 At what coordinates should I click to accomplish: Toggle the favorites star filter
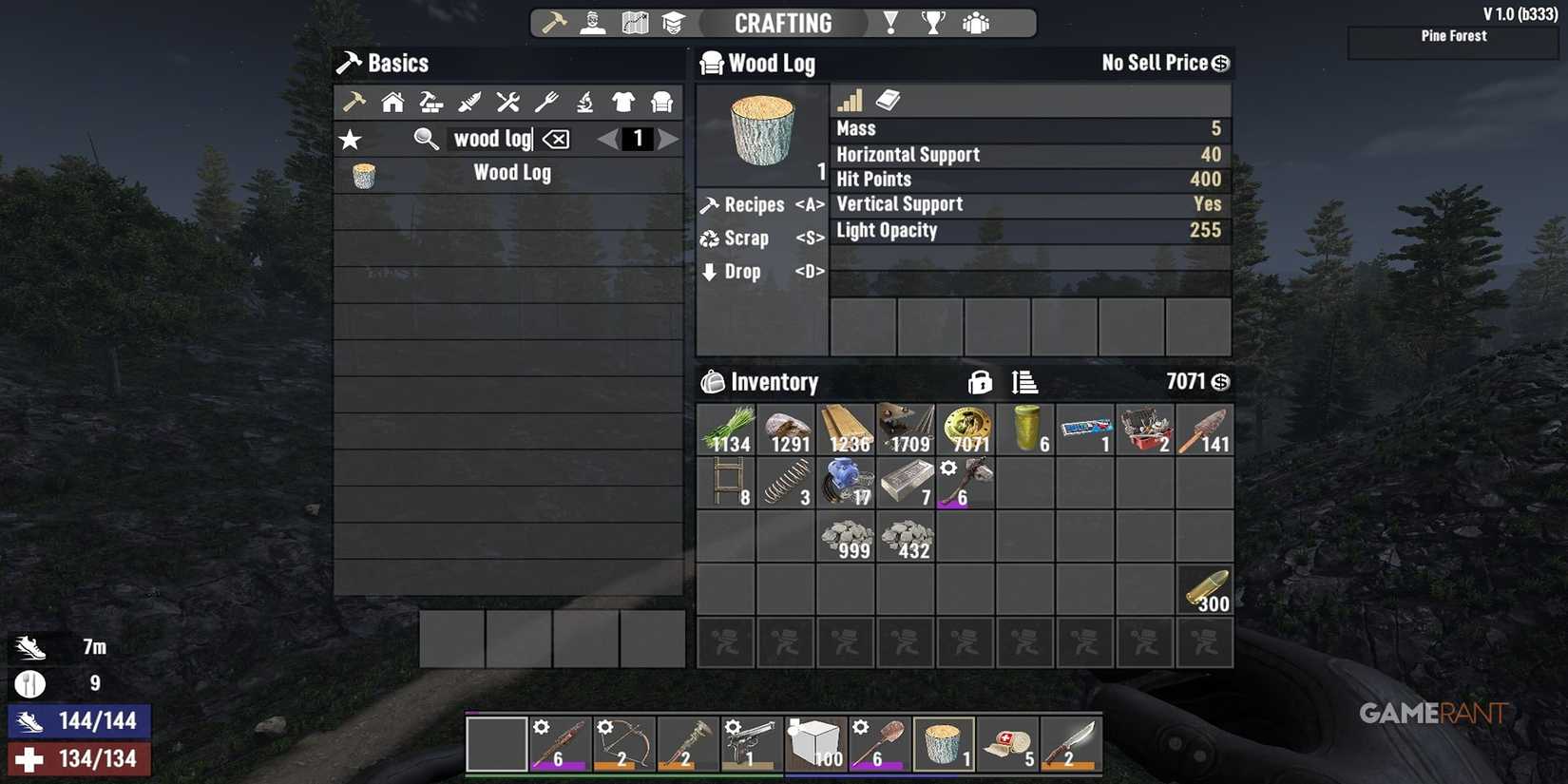(350, 139)
